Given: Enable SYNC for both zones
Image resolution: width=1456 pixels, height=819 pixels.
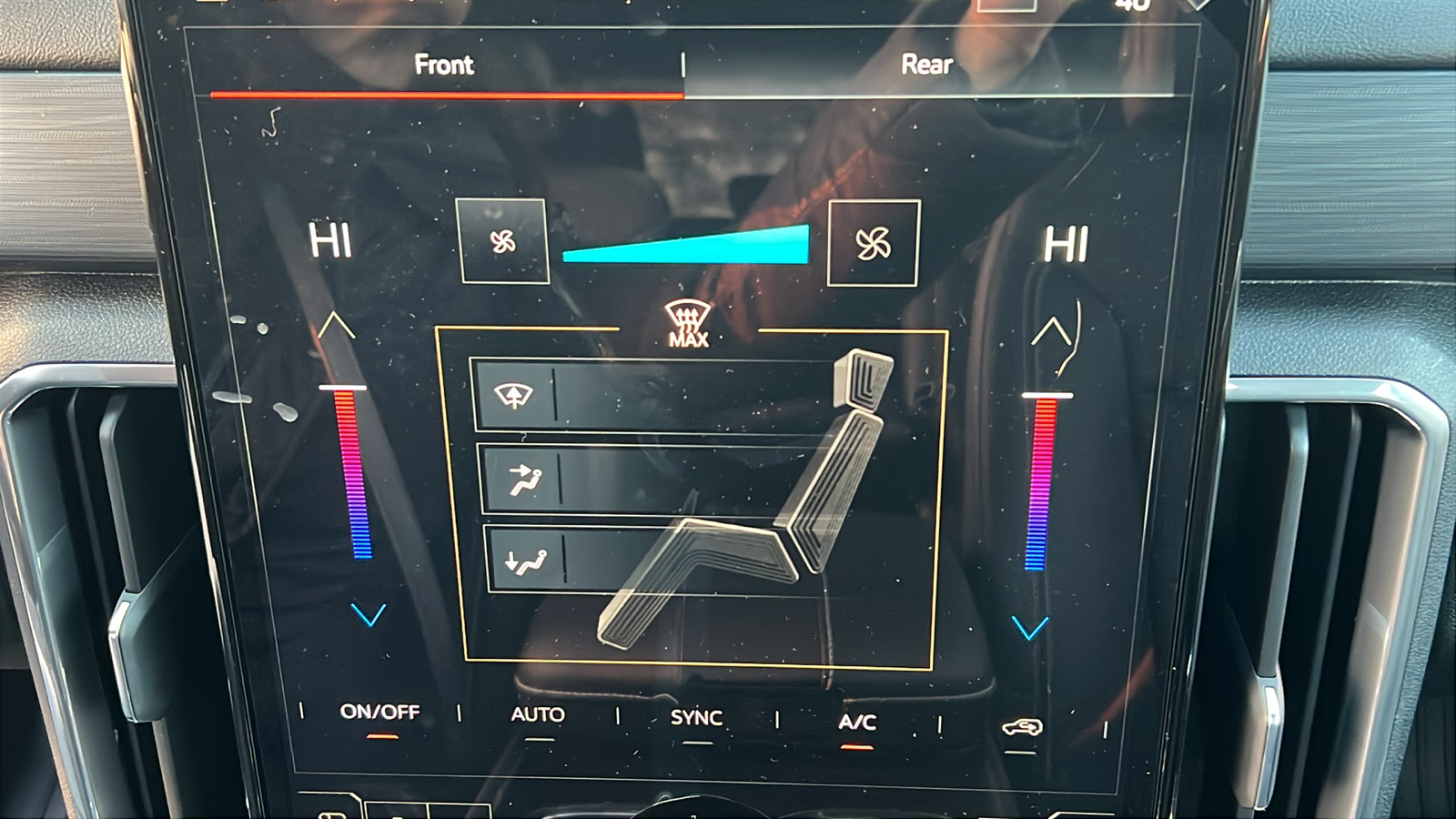Looking at the screenshot, I should 696,718.
